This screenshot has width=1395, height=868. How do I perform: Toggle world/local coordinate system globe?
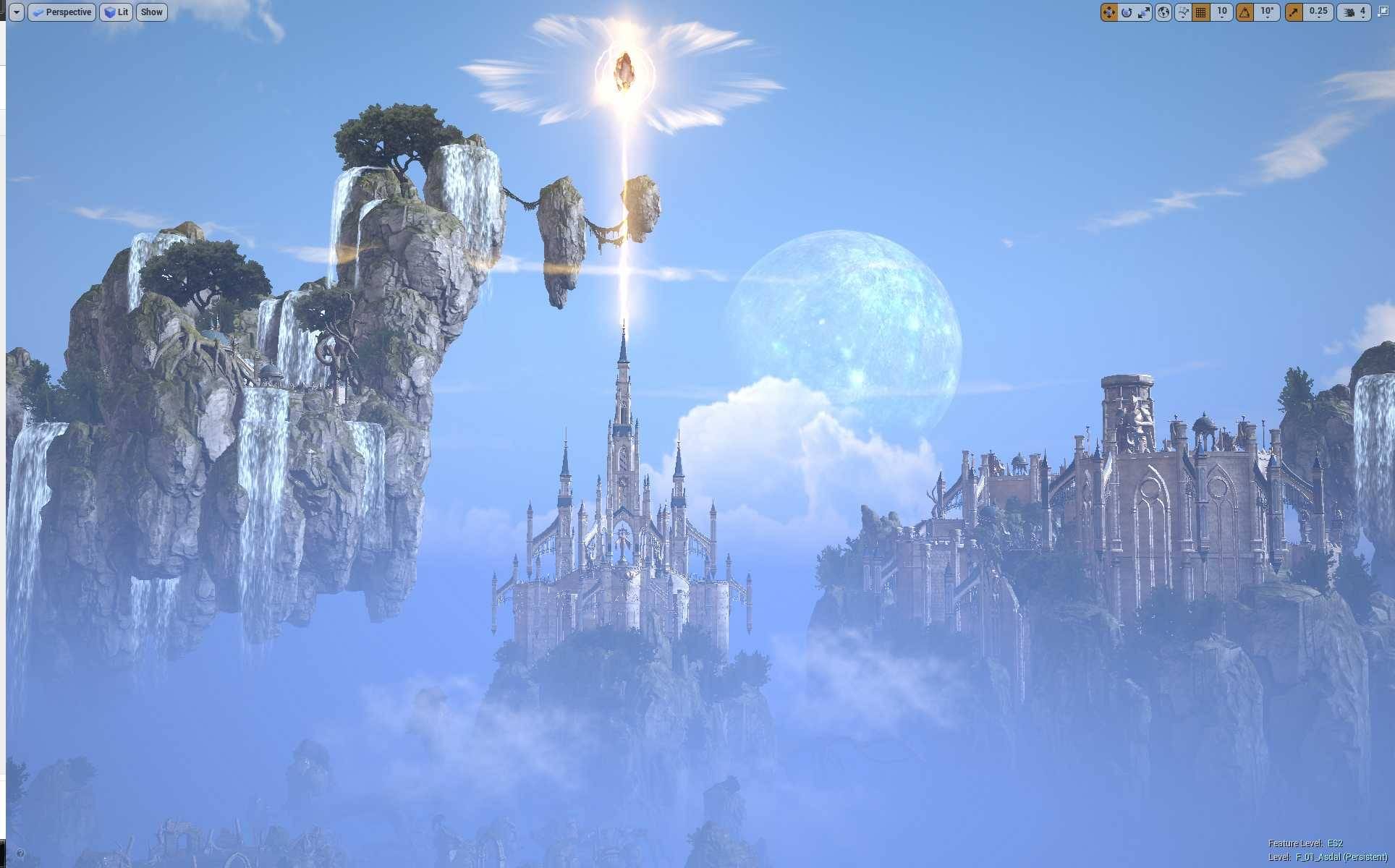1163,12
